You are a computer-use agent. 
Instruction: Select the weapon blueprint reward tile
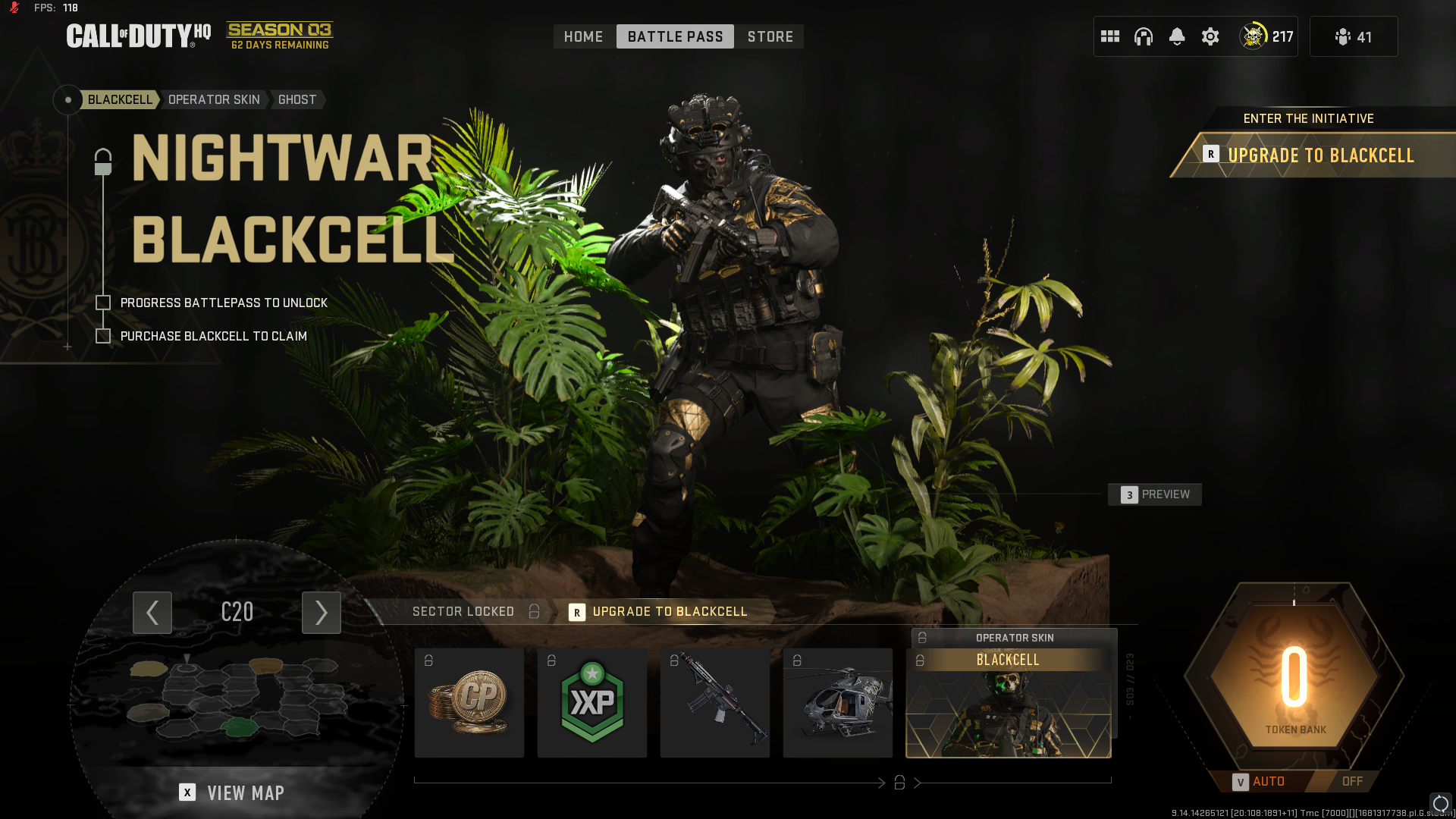(715, 703)
